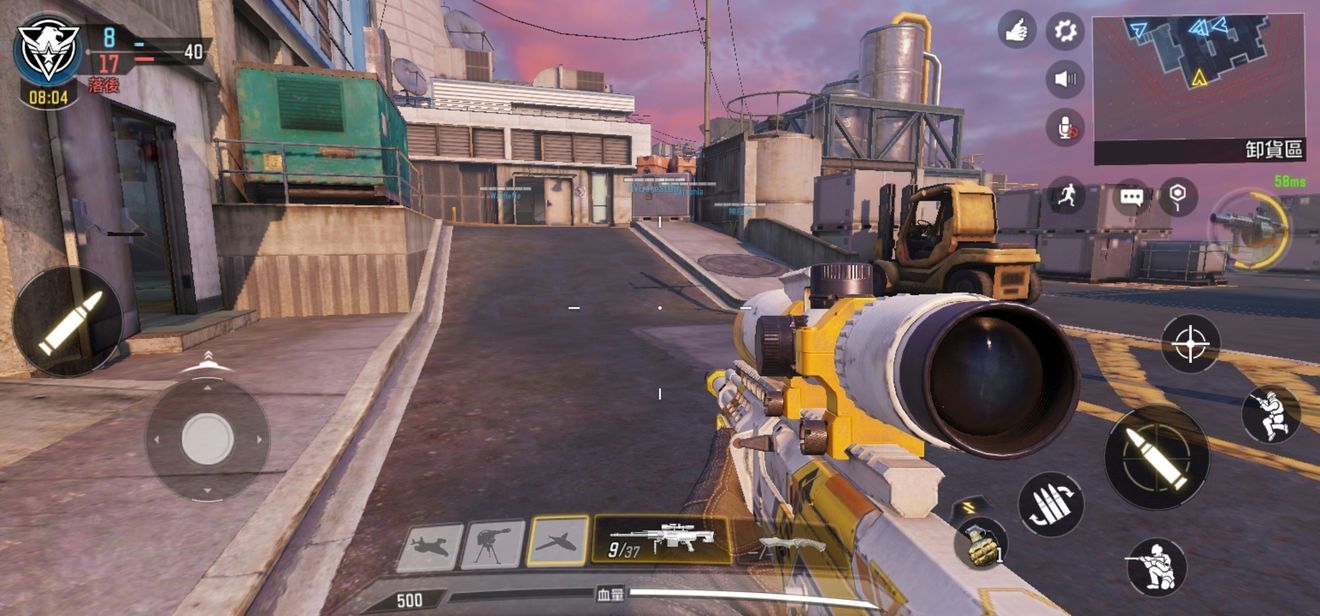1320x616 pixels.
Task: Open the minimap
Action: click(x=1200, y=78)
